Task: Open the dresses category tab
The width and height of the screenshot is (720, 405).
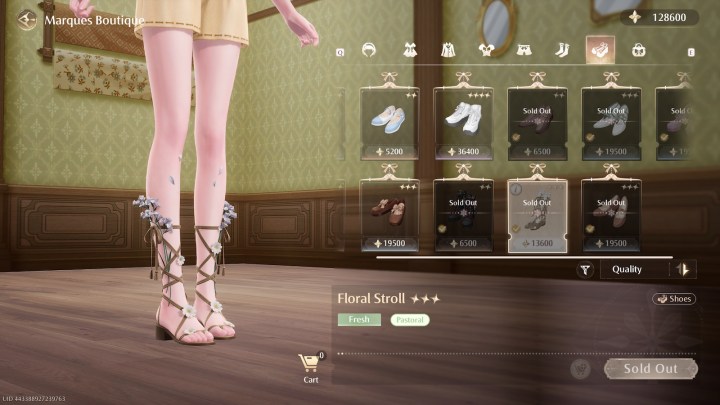Action: tap(409, 49)
